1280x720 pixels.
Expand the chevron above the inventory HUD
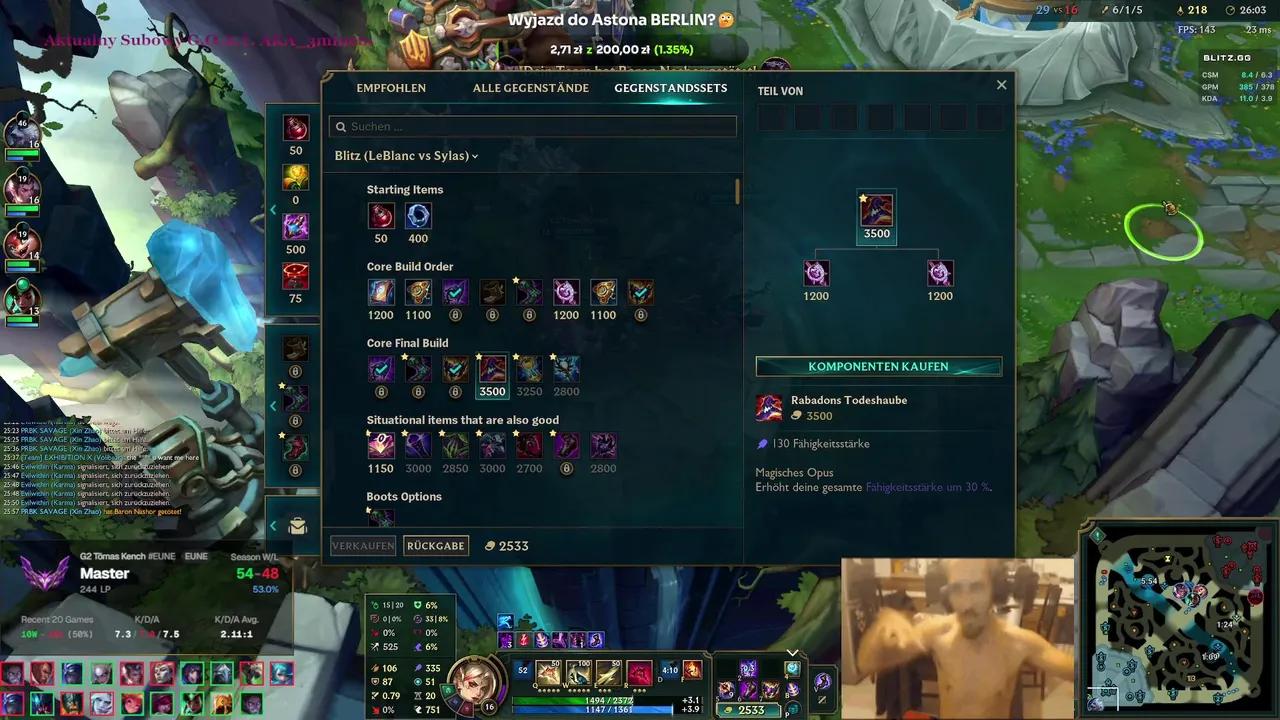[792, 652]
